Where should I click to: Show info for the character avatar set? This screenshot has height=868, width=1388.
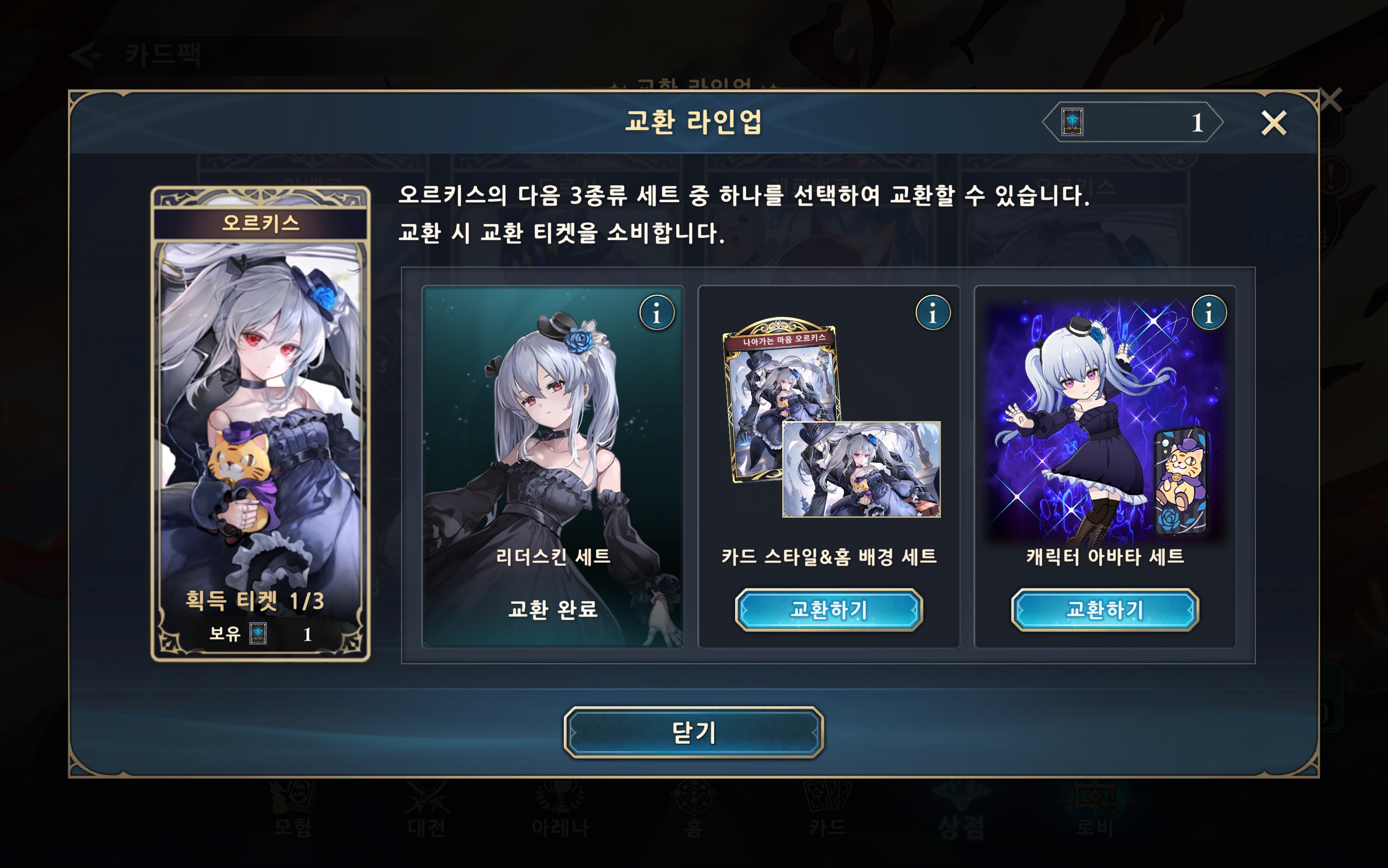[1209, 313]
